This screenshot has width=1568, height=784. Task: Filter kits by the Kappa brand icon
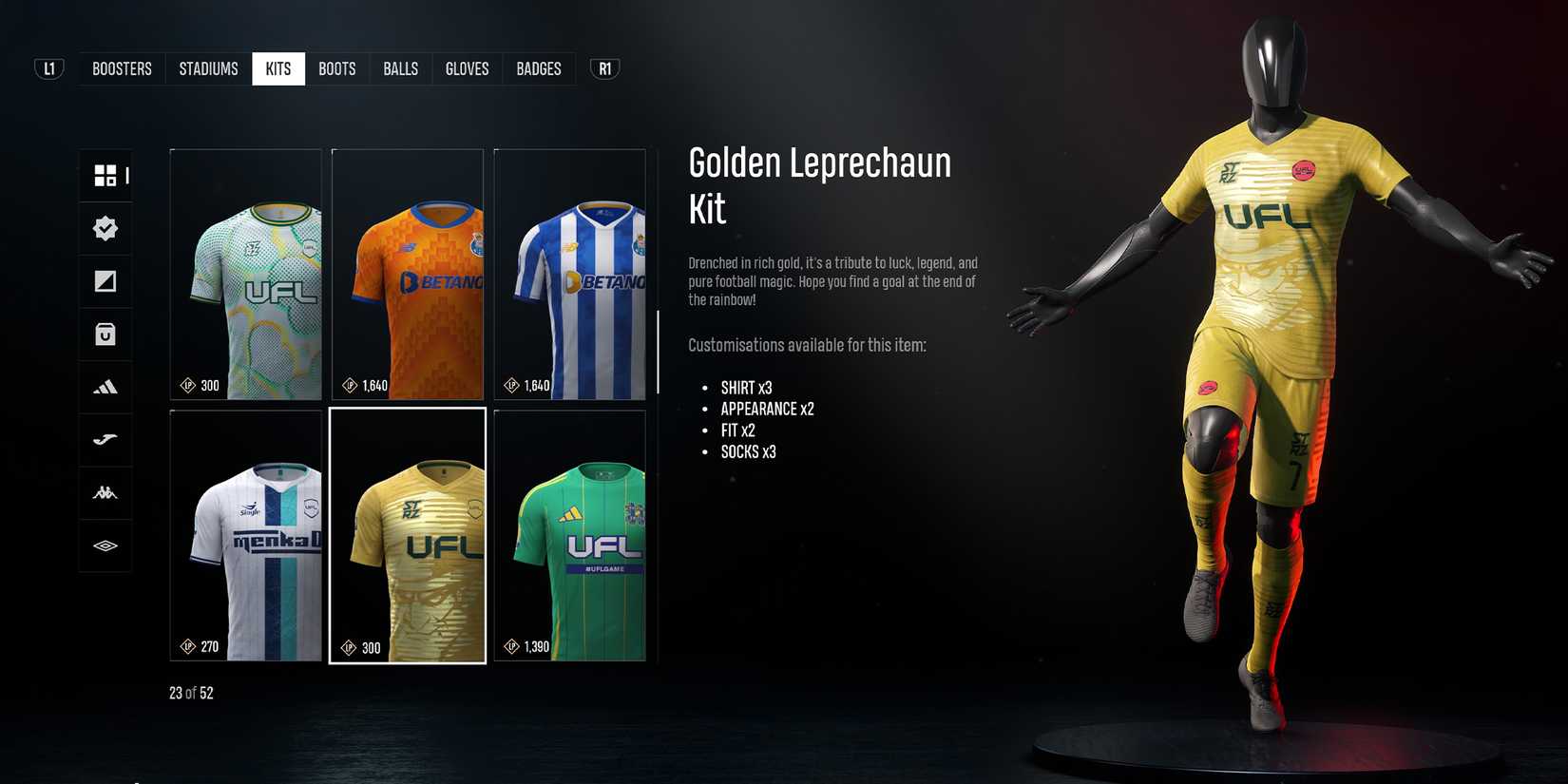[105, 492]
